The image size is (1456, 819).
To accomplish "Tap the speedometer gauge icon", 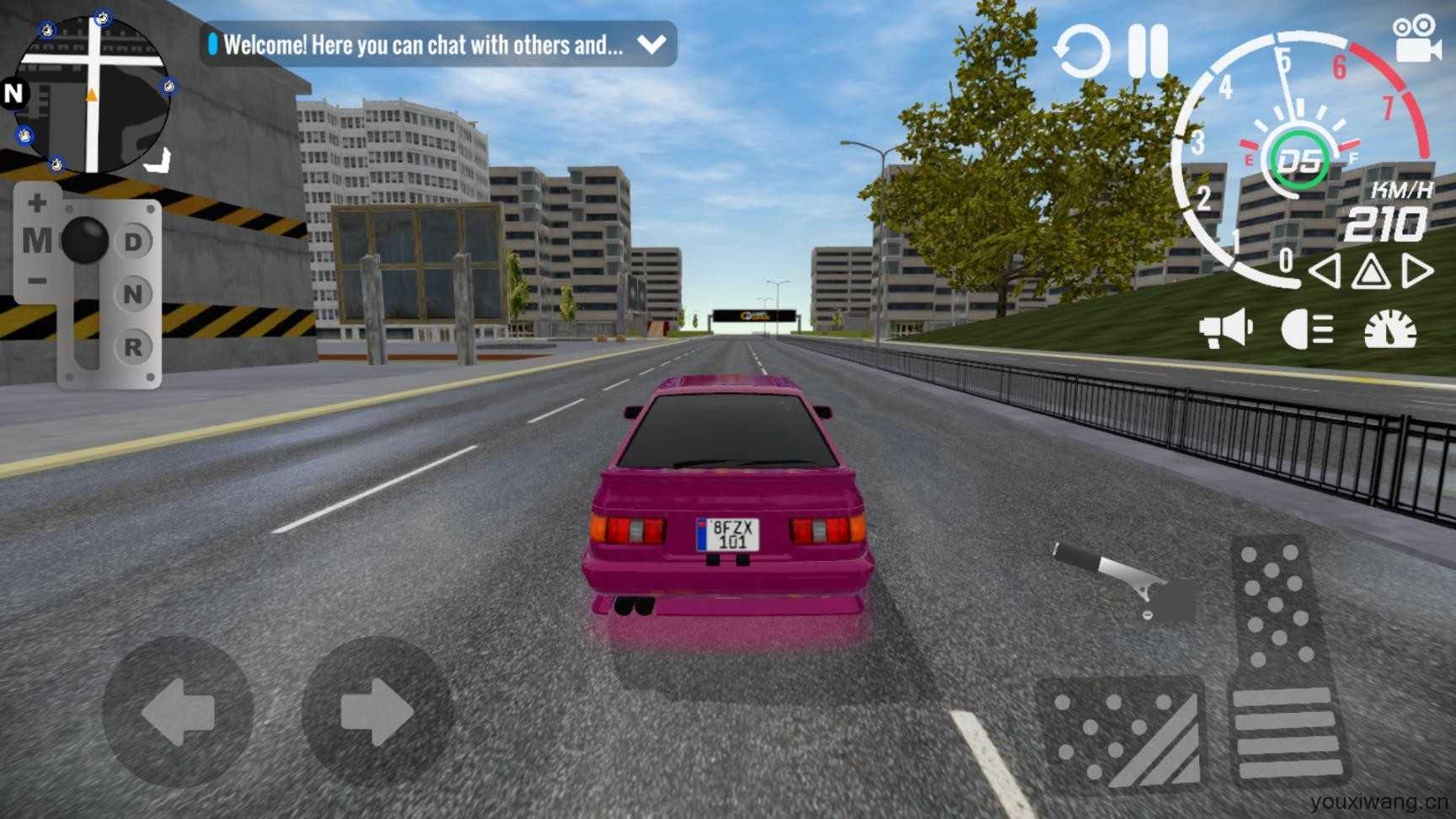I will tap(1390, 329).
